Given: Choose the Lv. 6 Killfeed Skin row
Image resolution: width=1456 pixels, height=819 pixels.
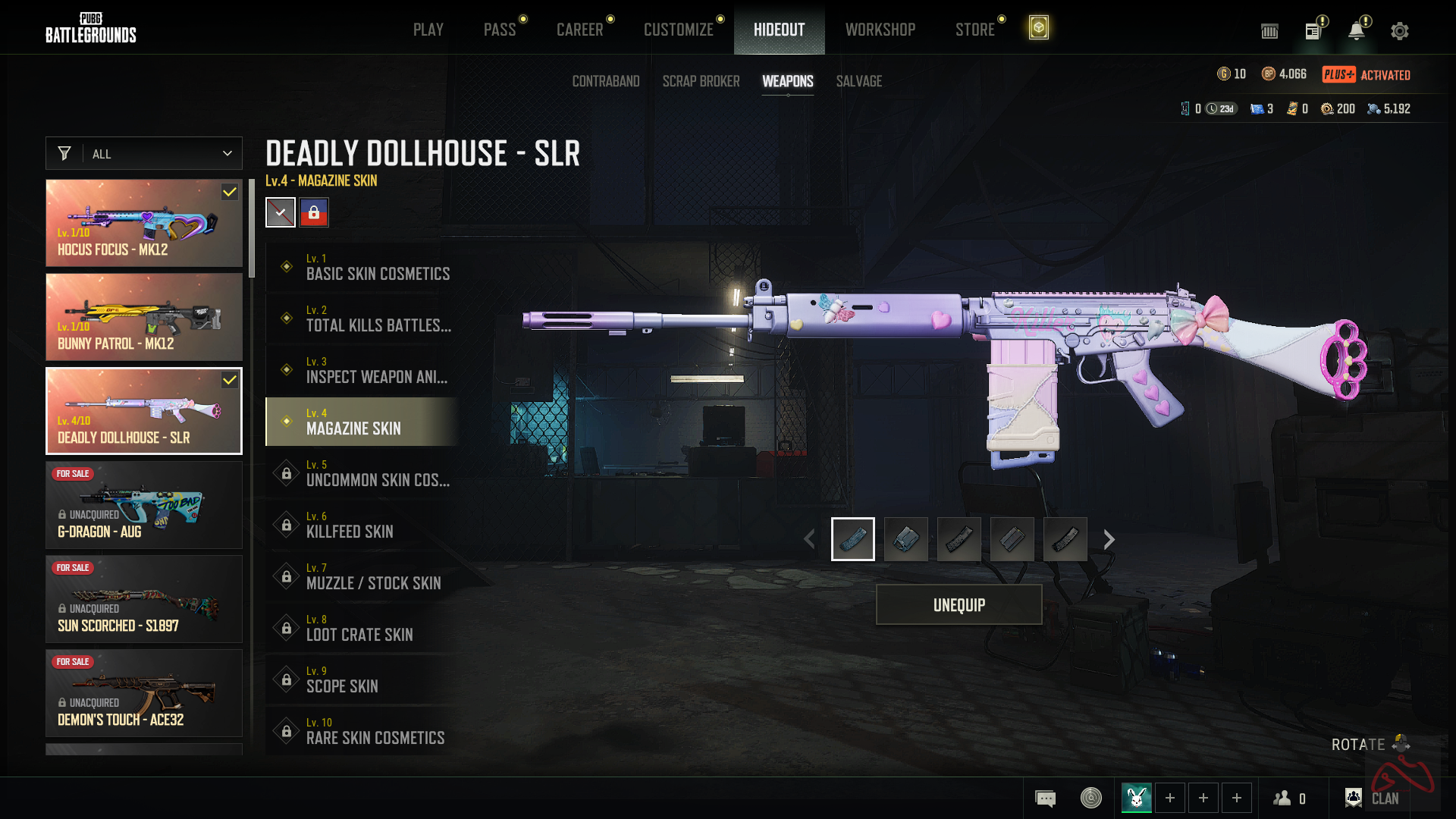Looking at the screenshot, I should (362, 526).
